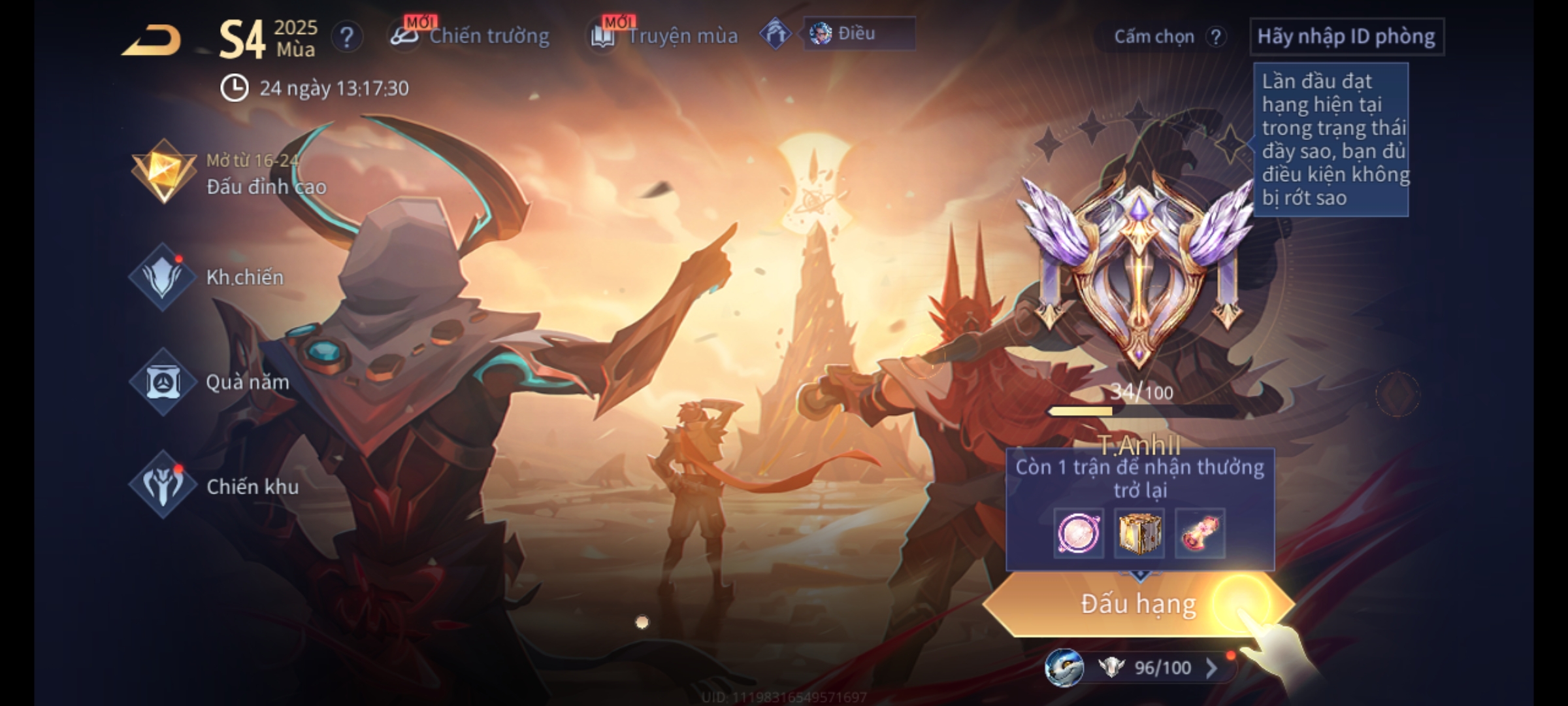The image size is (1568, 706).
Task: Click the Hãy nhập ID phòng field
Action: coord(1346,37)
